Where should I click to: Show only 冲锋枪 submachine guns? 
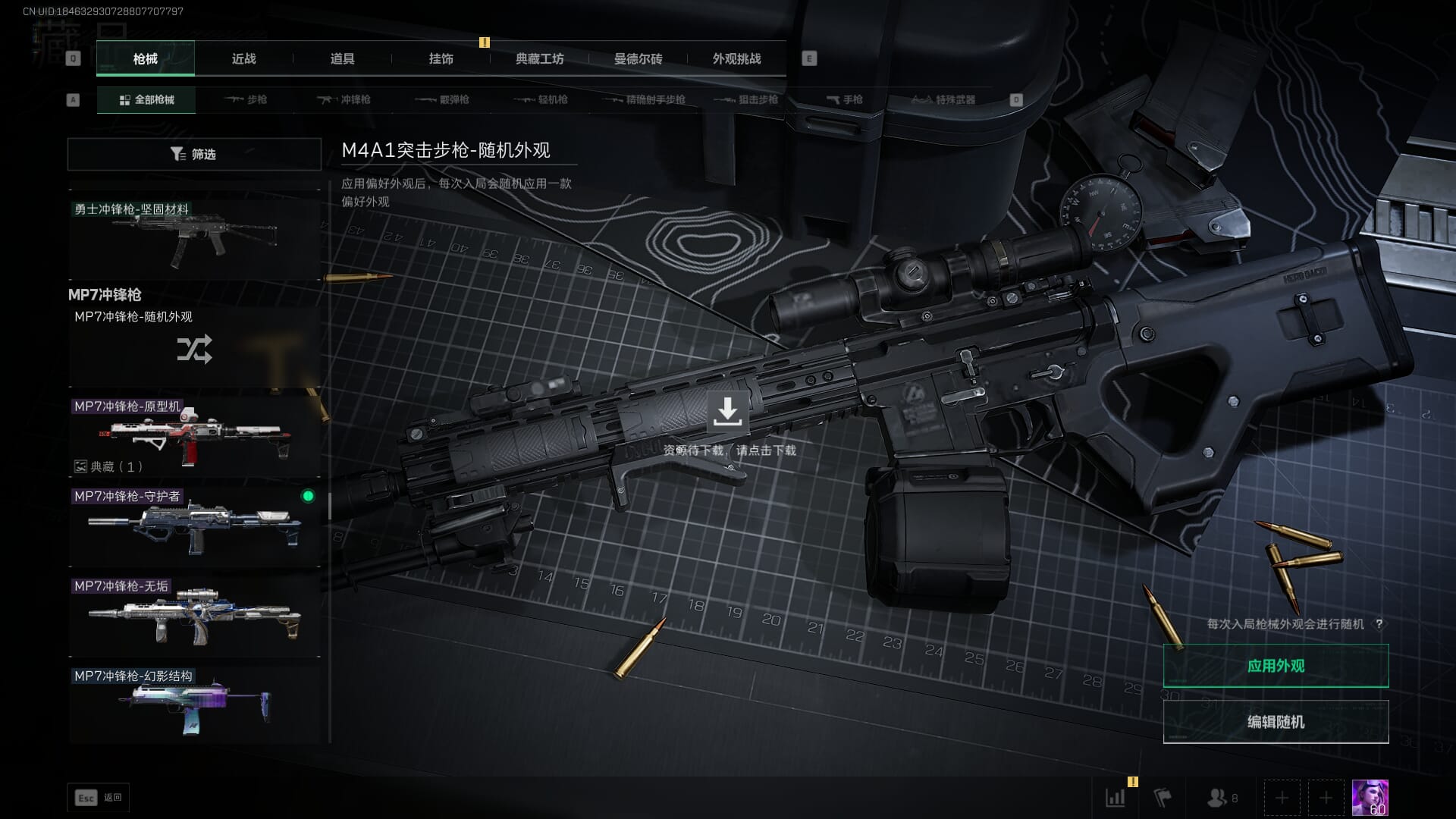pyautogui.click(x=345, y=99)
